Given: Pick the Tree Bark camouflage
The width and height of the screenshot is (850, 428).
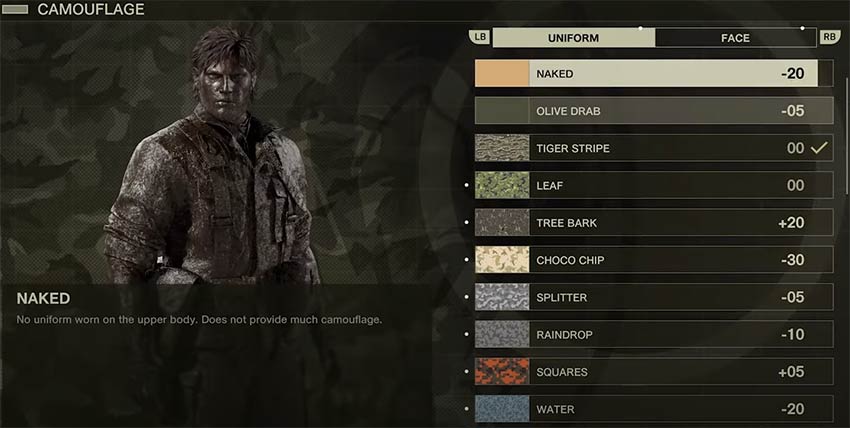Looking at the screenshot, I should pyautogui.click(x=653, y=223).
